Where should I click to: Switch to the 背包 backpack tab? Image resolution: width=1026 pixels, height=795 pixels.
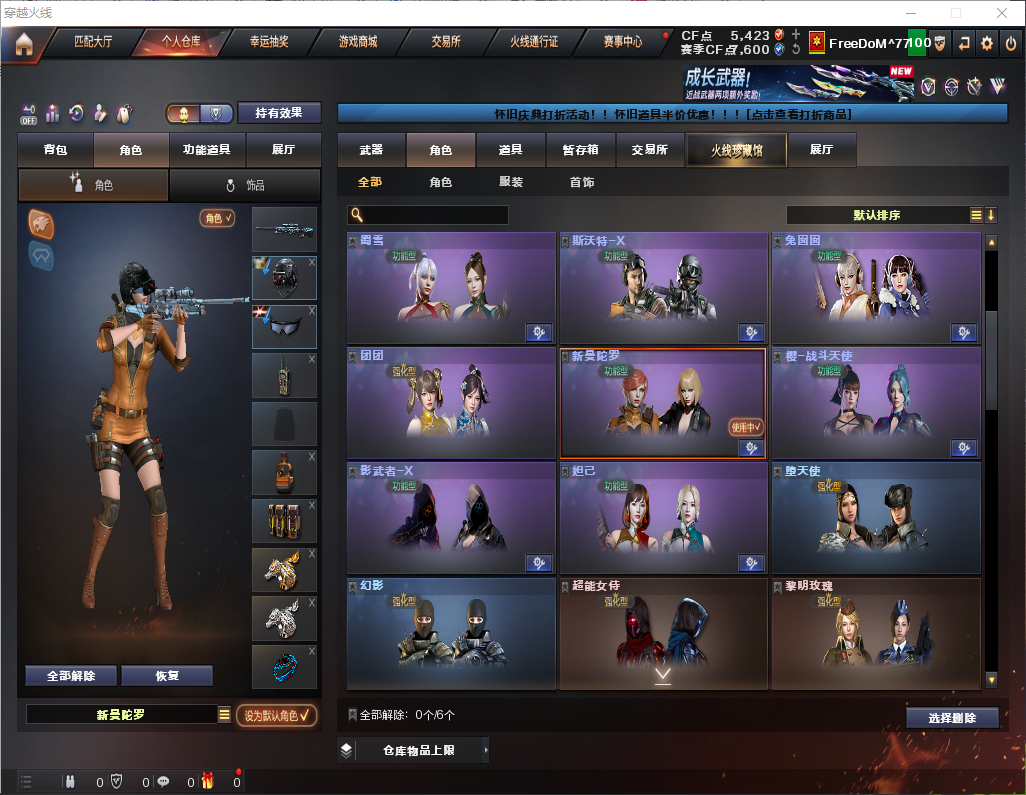pyautogui.click(x=55, y=150)
